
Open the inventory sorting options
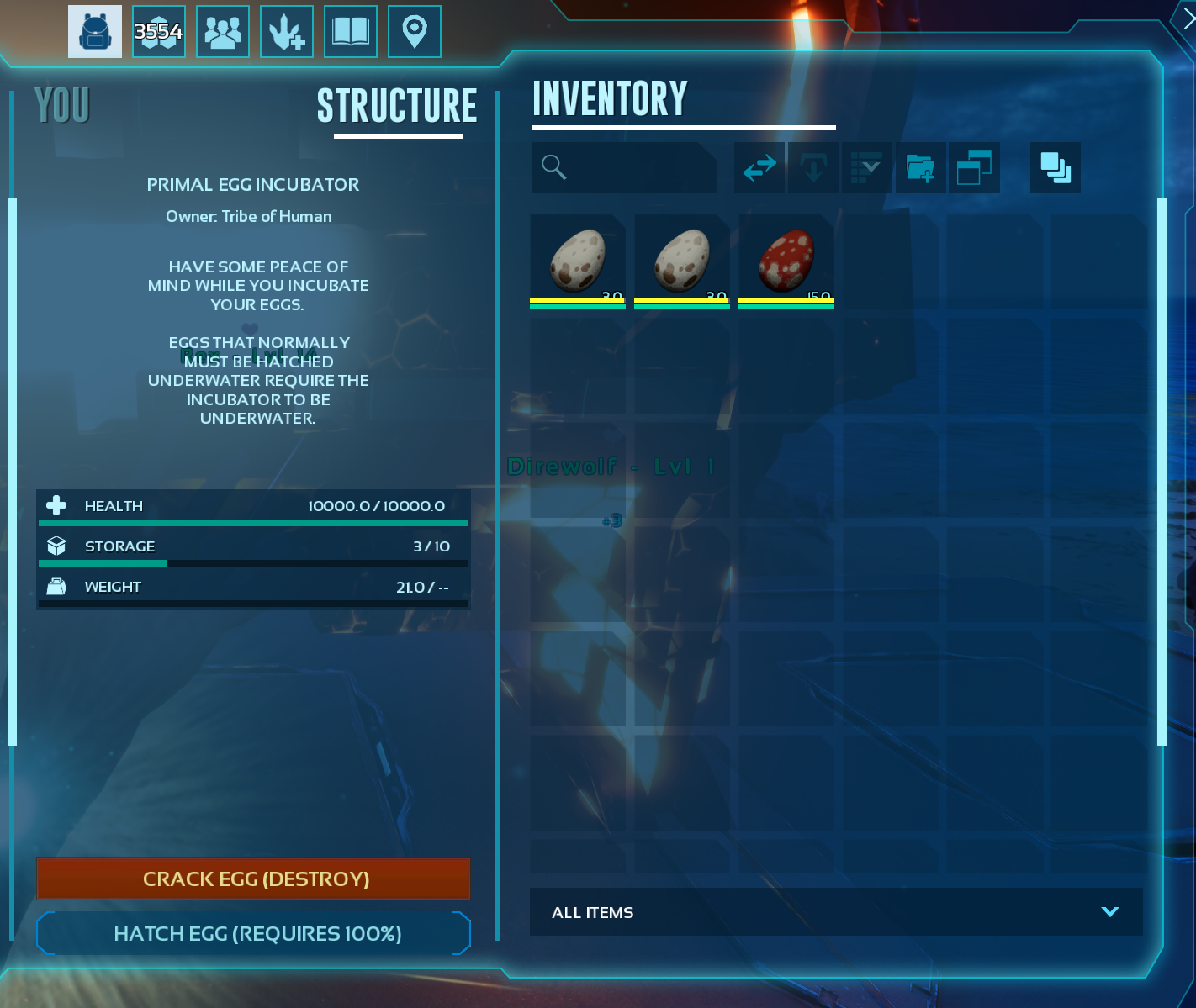click(866, 167)
